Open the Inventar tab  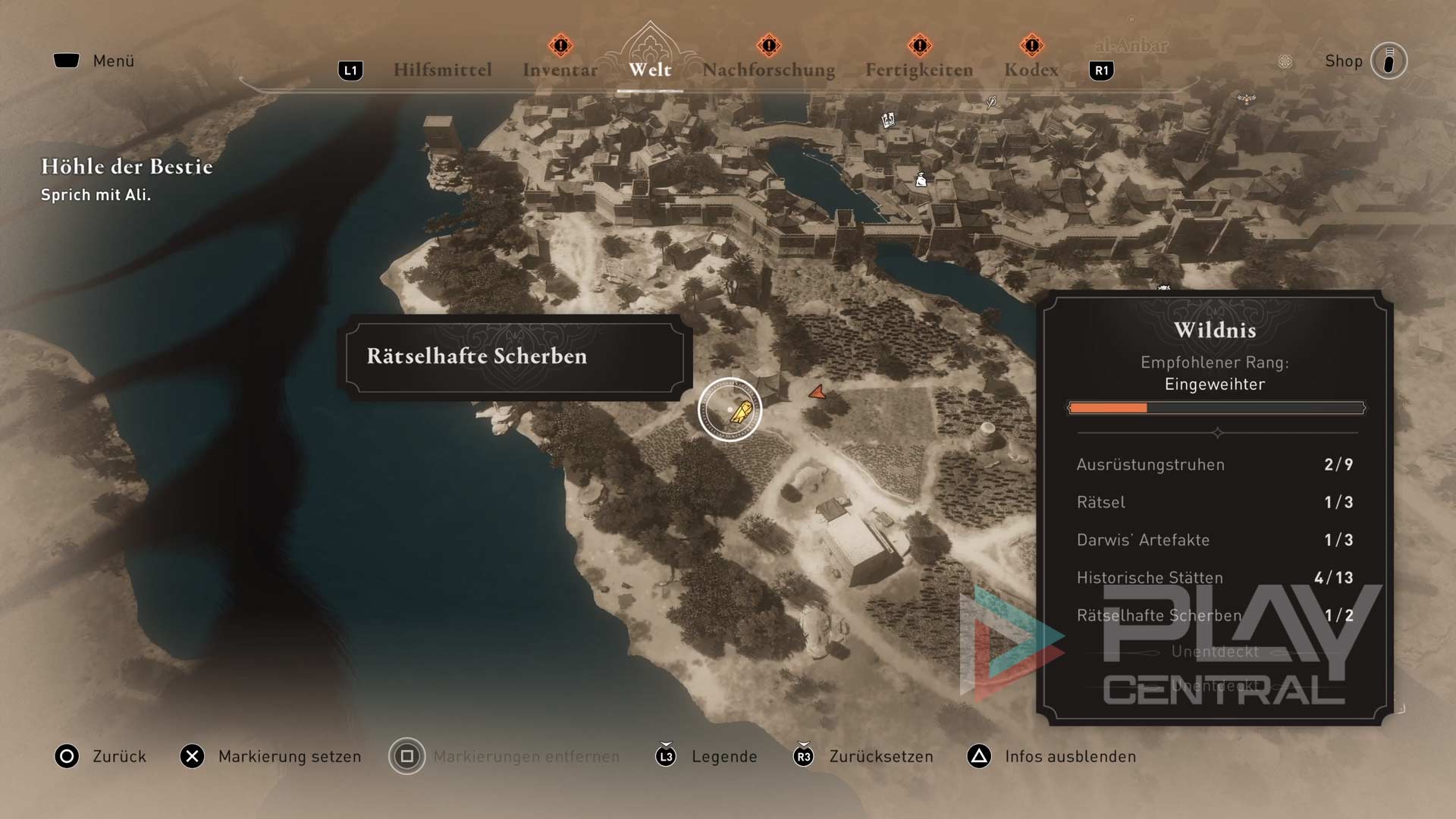pos(560,70)
